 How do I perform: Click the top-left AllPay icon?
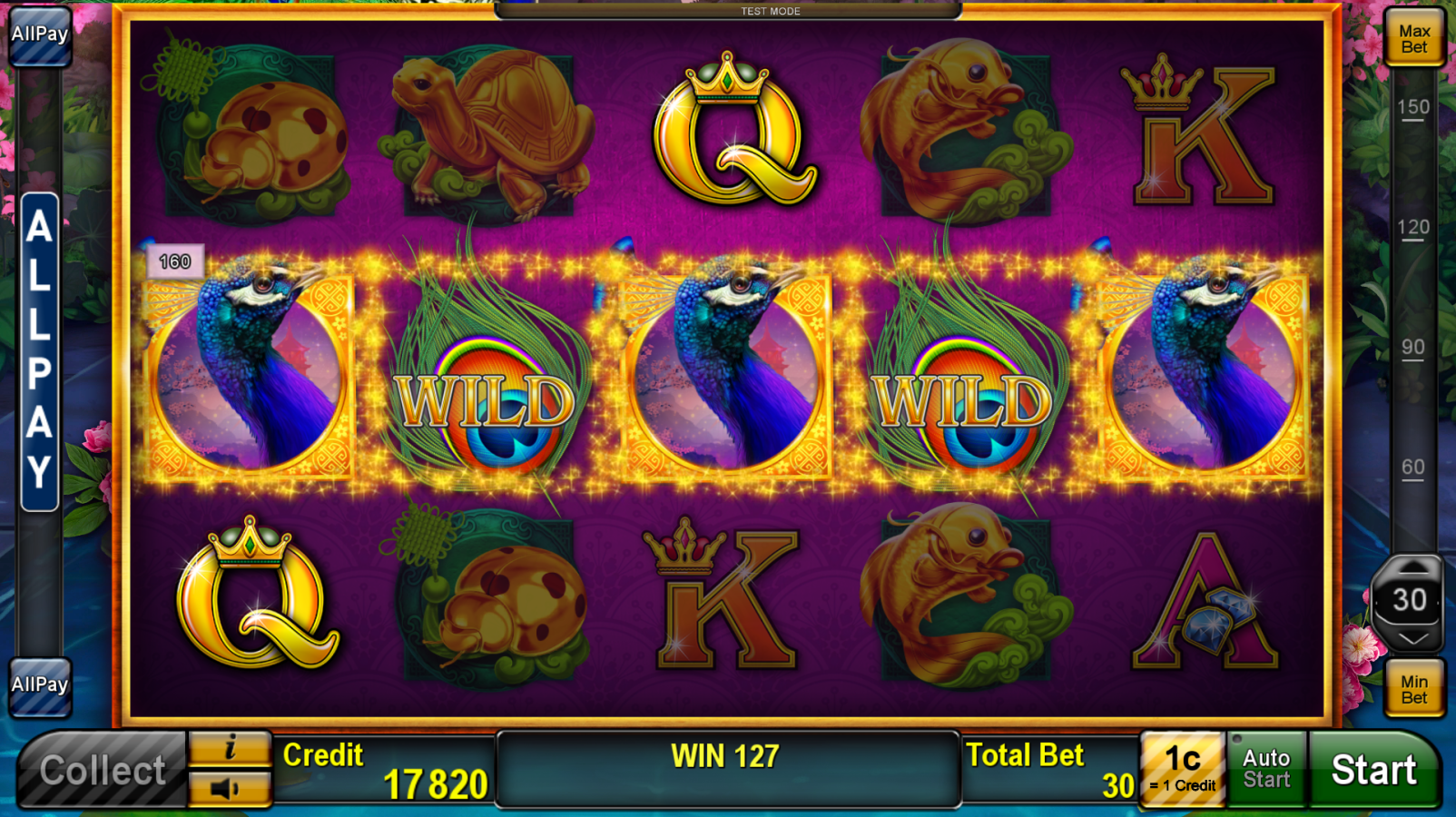coord(39,34)
